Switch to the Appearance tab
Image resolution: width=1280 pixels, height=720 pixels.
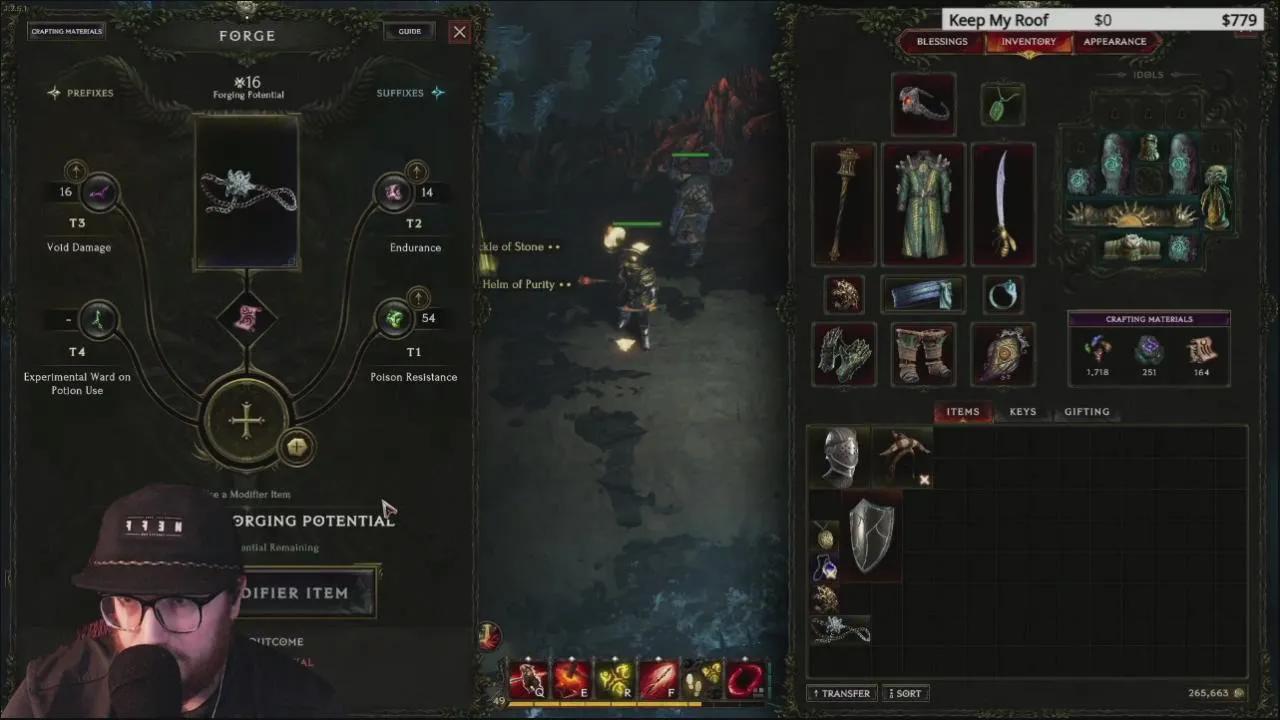click(1114, 42)
